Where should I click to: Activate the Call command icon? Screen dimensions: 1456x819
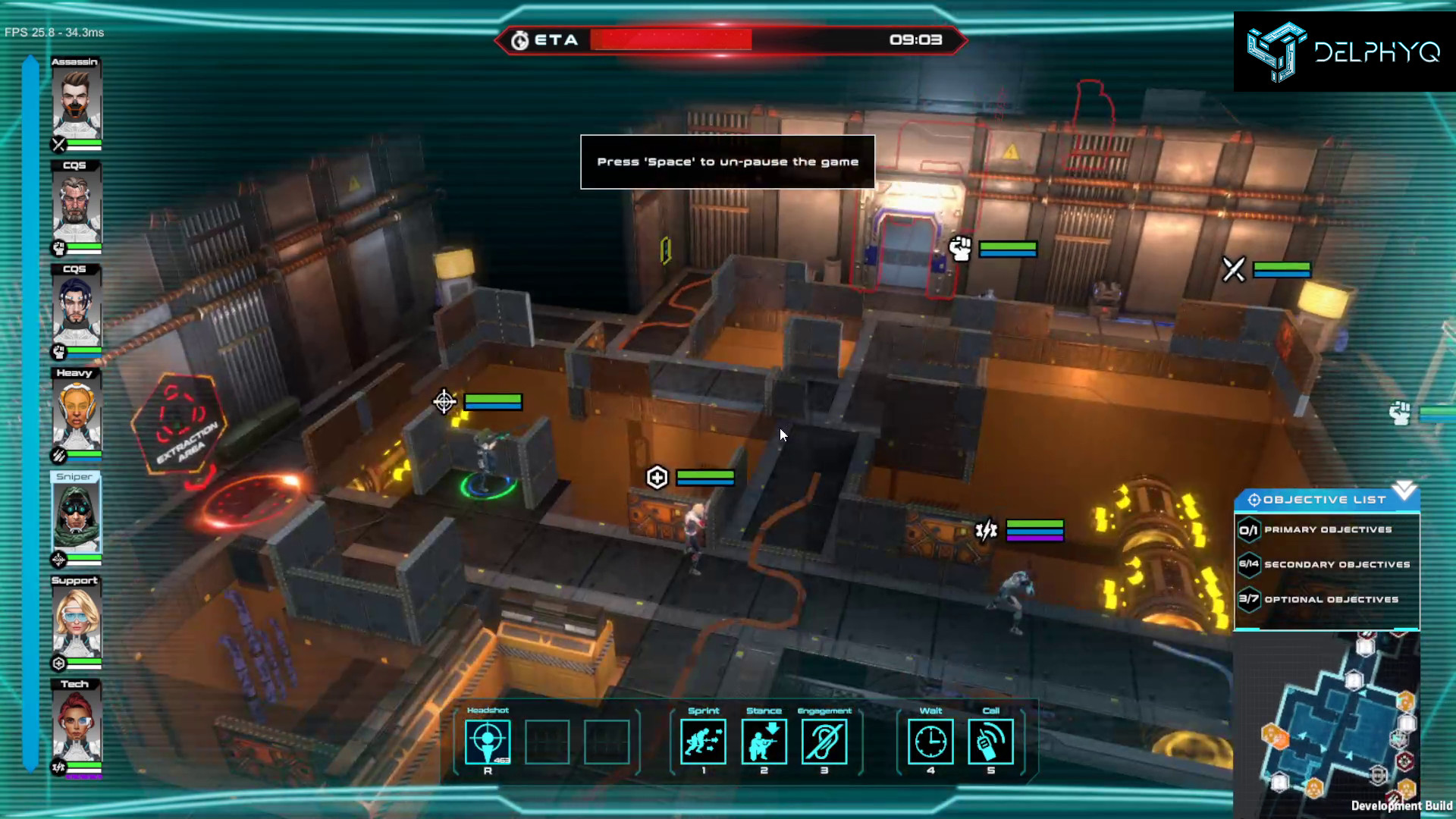[990, 742]
